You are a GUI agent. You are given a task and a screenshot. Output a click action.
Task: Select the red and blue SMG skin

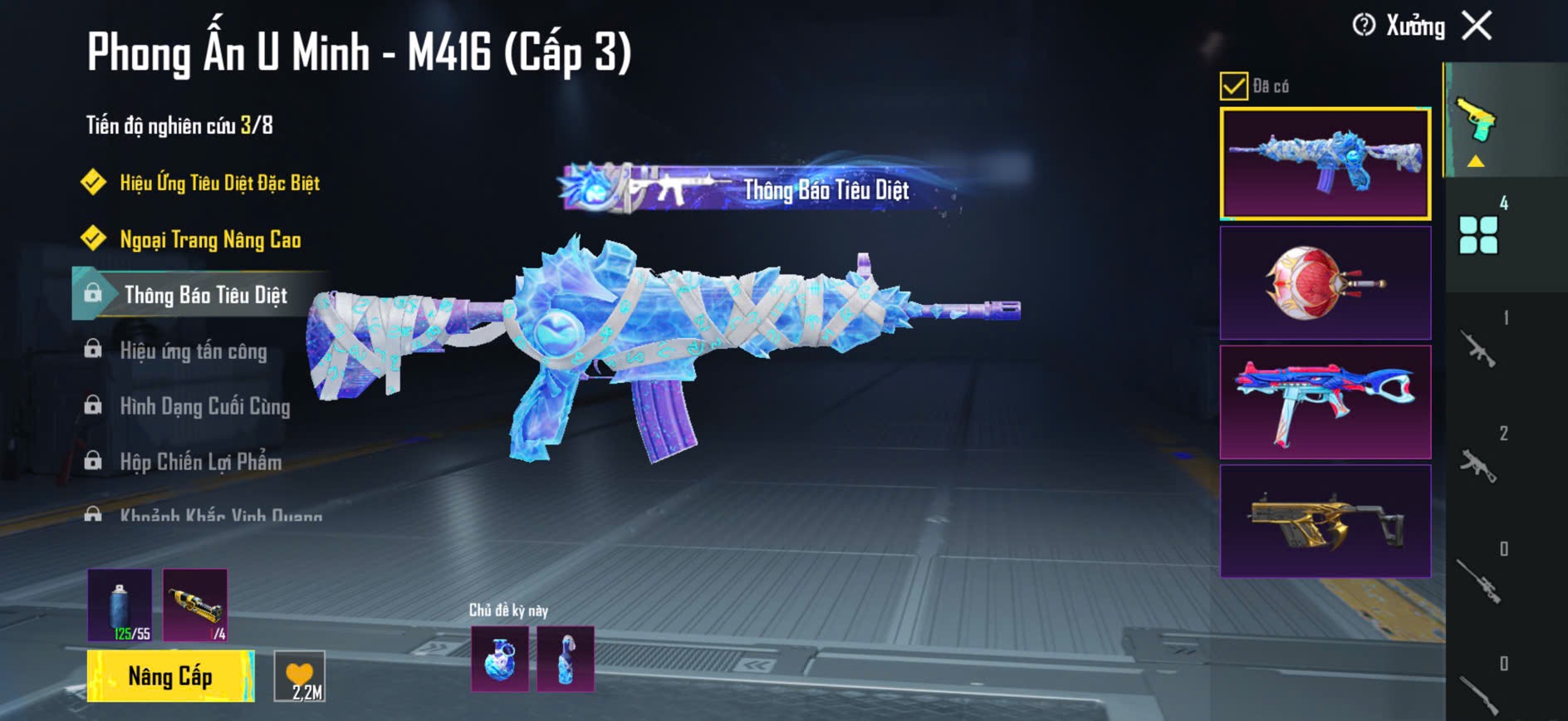click(1325, 402)
